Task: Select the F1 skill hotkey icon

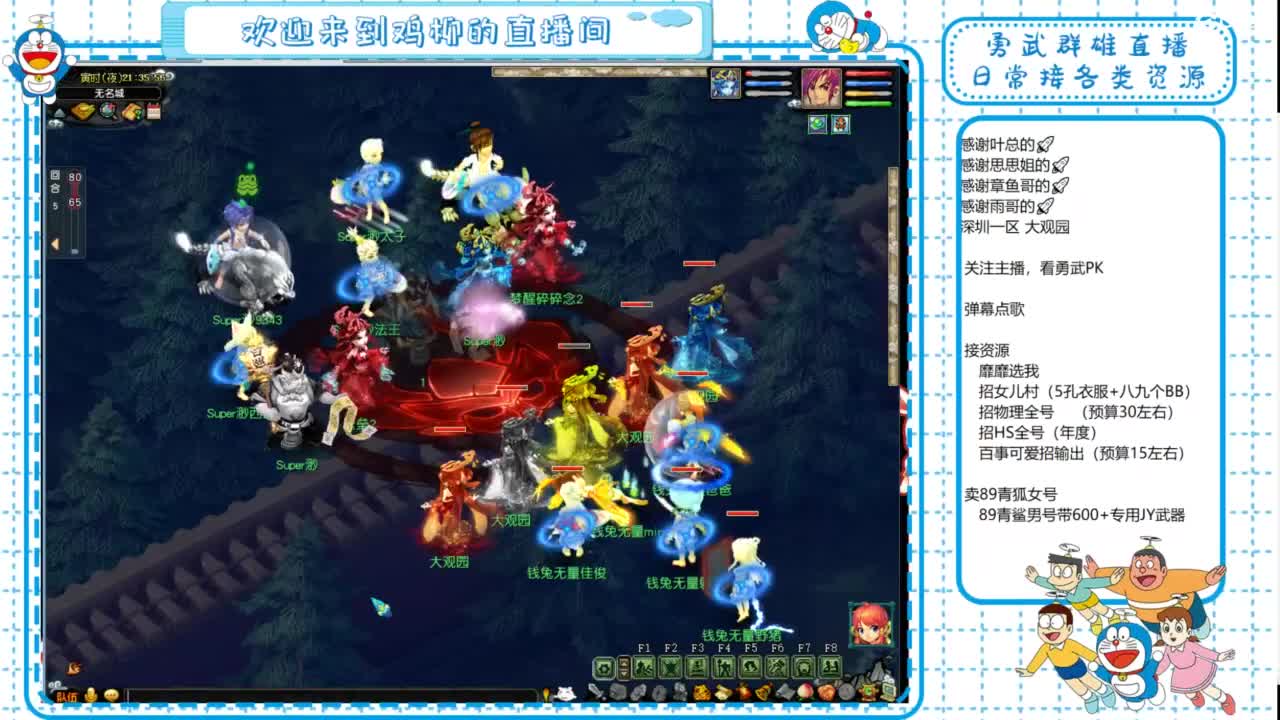Action: 644,666
